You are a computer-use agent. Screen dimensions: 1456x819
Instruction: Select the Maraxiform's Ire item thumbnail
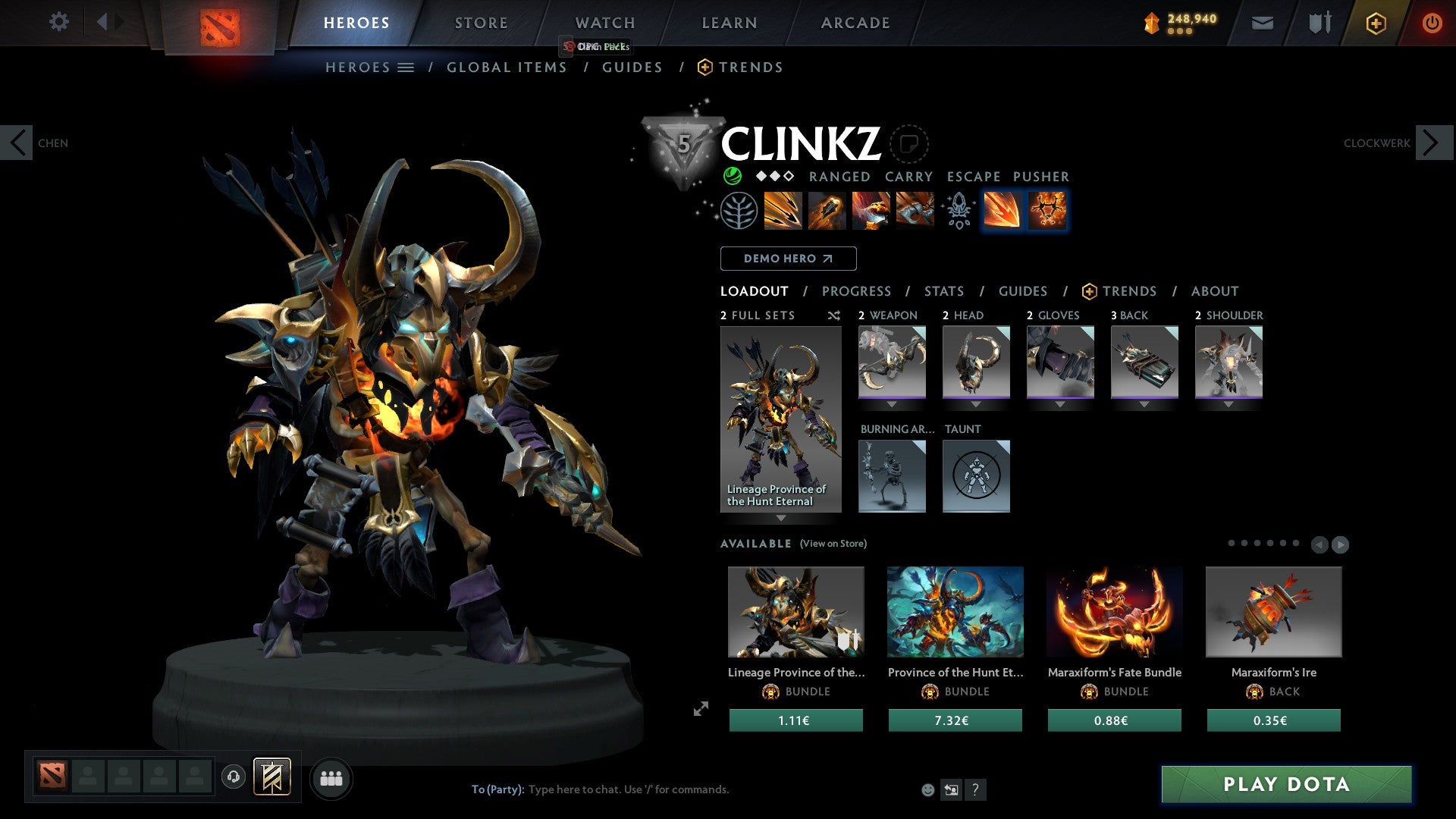tap(1272, 611)
